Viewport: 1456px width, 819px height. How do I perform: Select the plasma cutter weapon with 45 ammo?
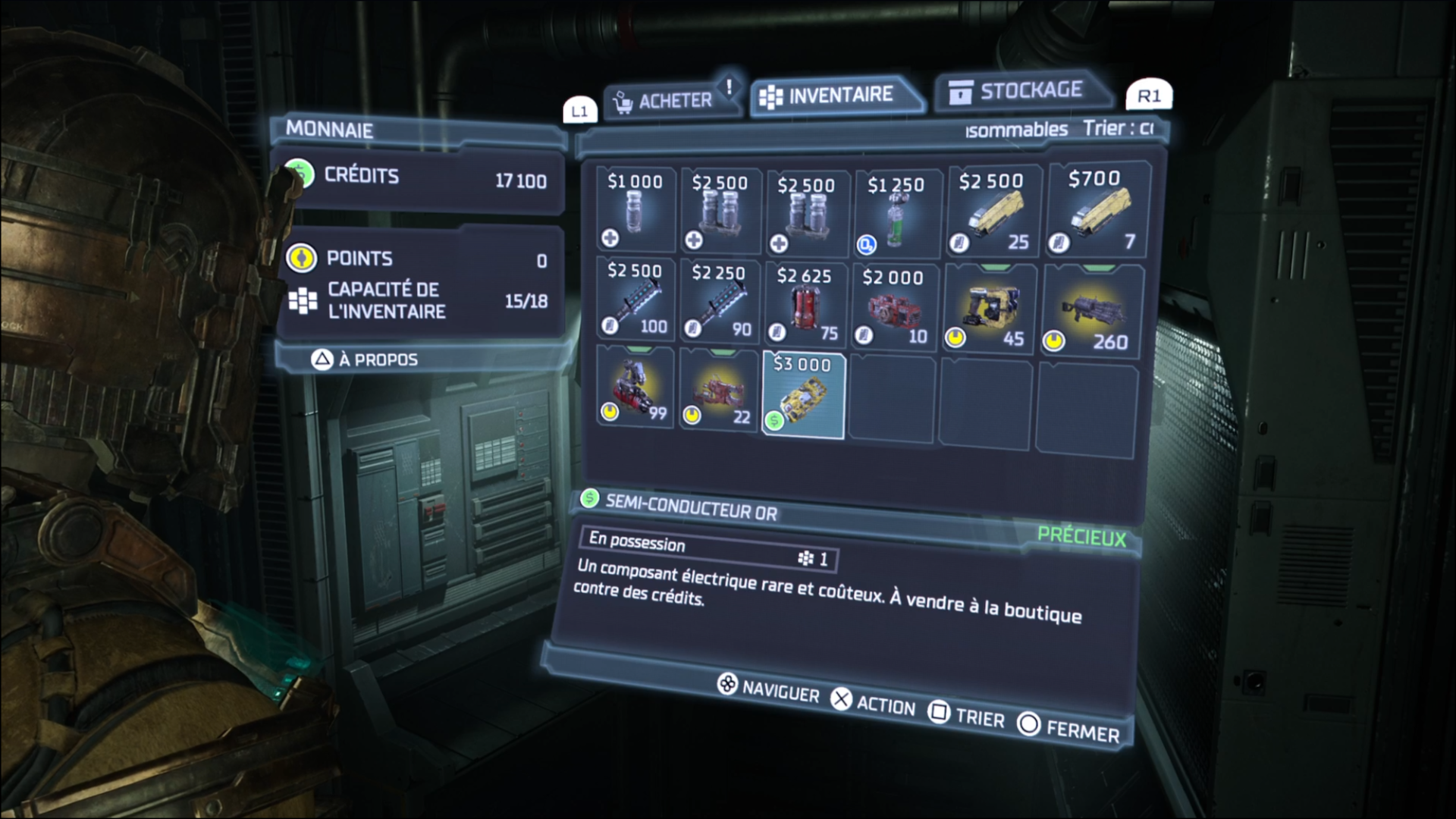click(990, 309)
